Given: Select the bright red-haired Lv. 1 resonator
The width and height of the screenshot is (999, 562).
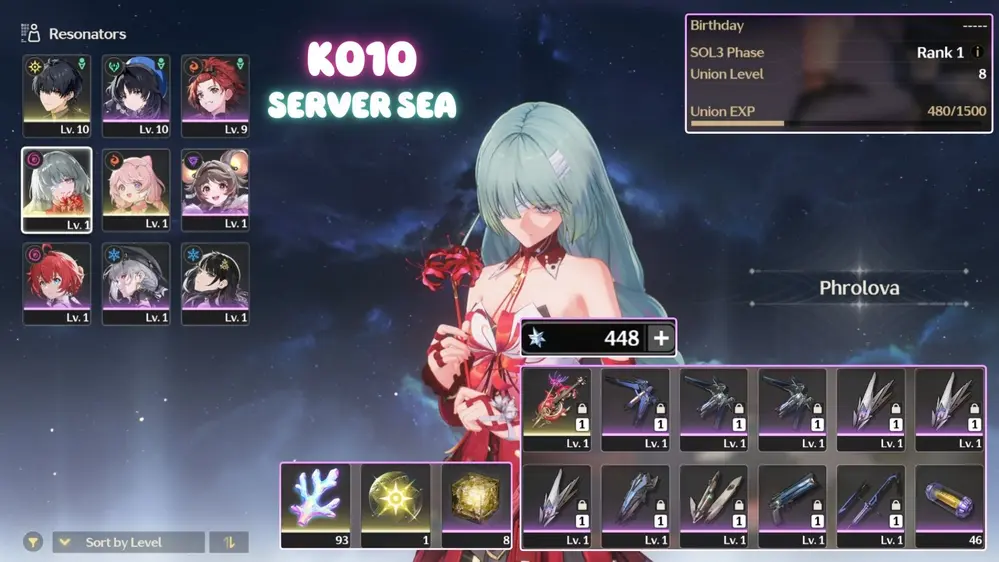Looking at the screenshot, I should coord(57,284).
